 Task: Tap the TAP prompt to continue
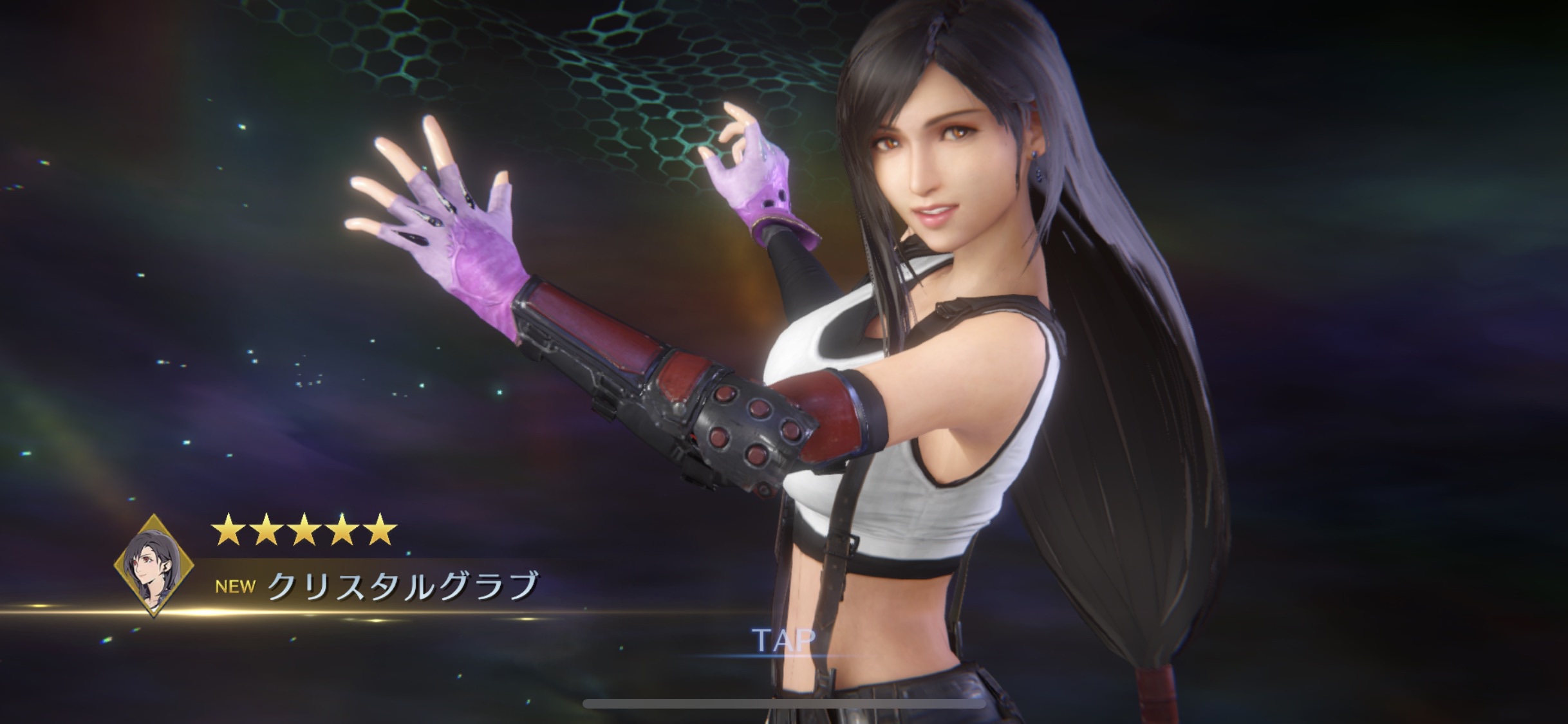(783, 639)
